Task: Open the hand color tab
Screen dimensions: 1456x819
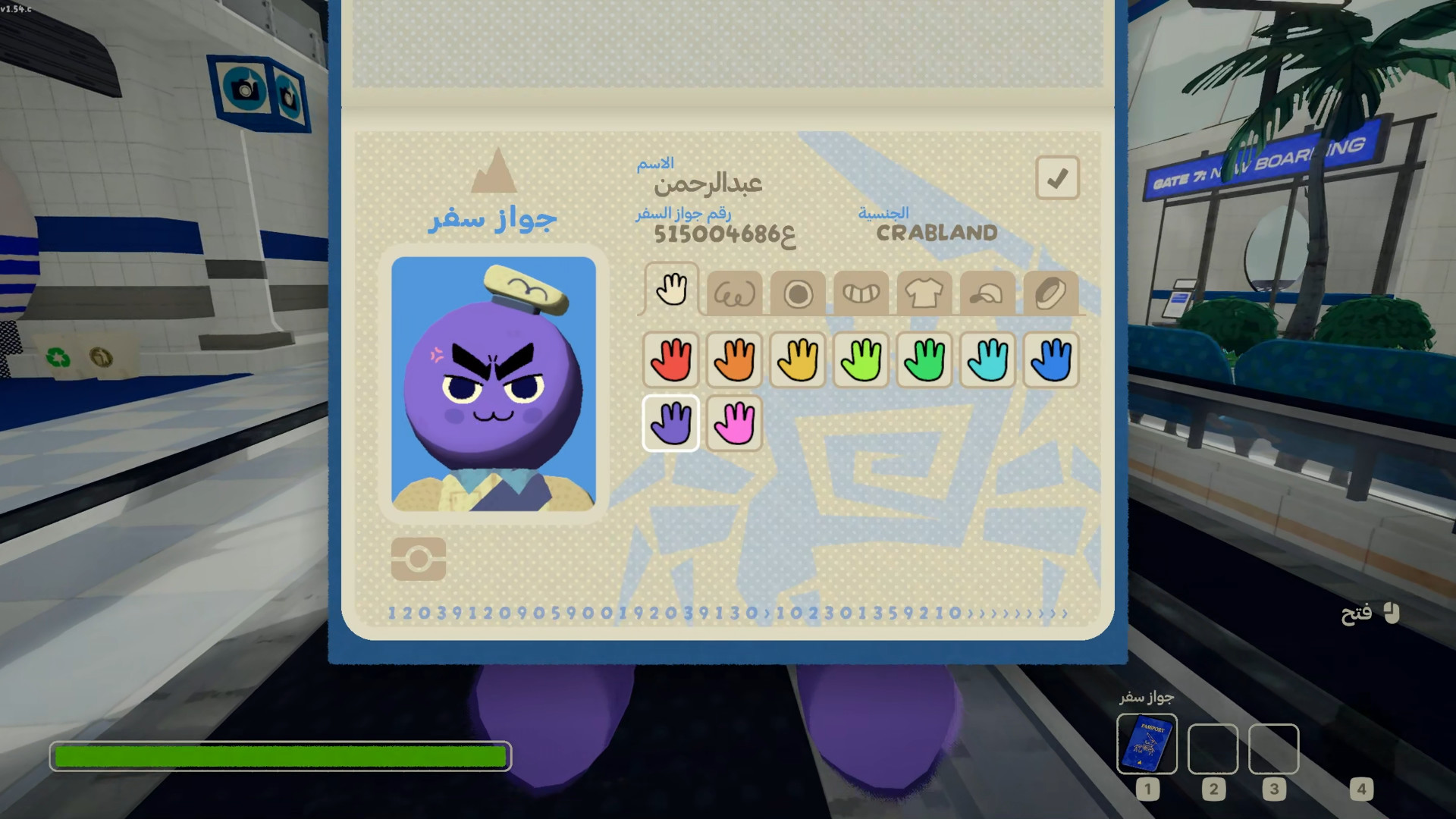Action: [x=671, y=289]
